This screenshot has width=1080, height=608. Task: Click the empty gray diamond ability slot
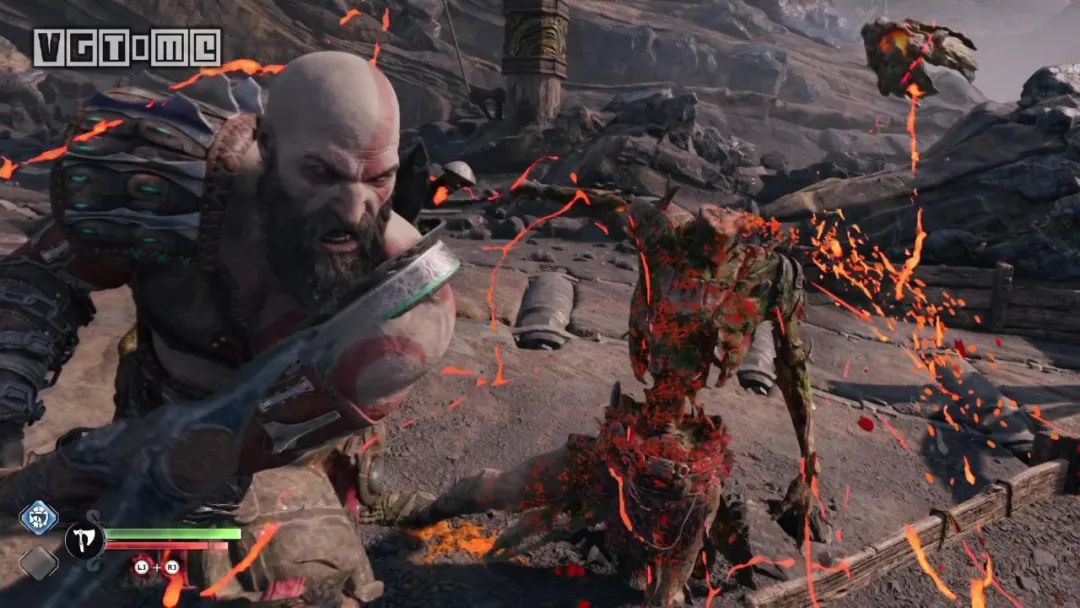click(x=38, y=563)
